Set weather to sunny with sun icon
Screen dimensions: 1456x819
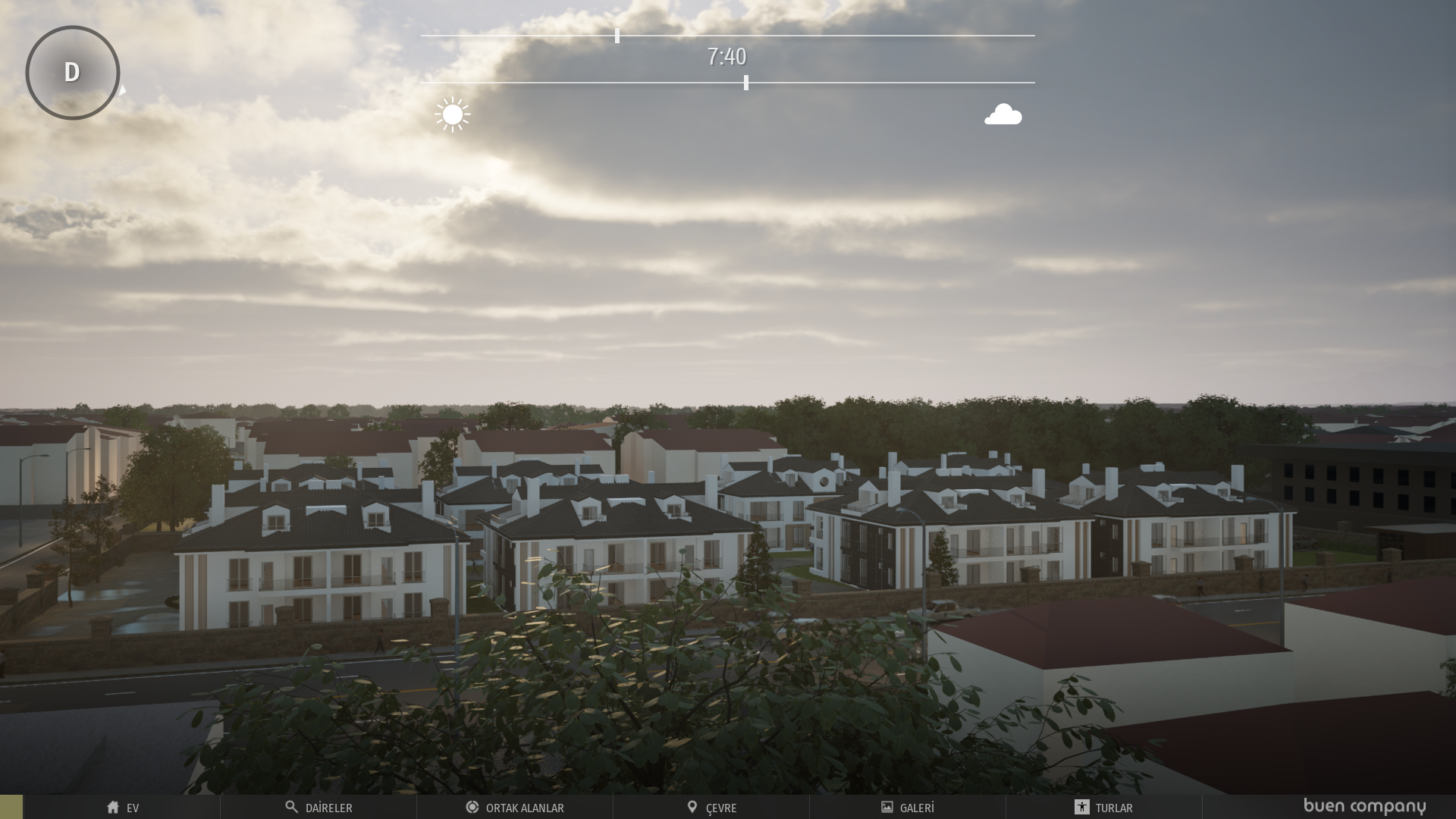[453, 115]
